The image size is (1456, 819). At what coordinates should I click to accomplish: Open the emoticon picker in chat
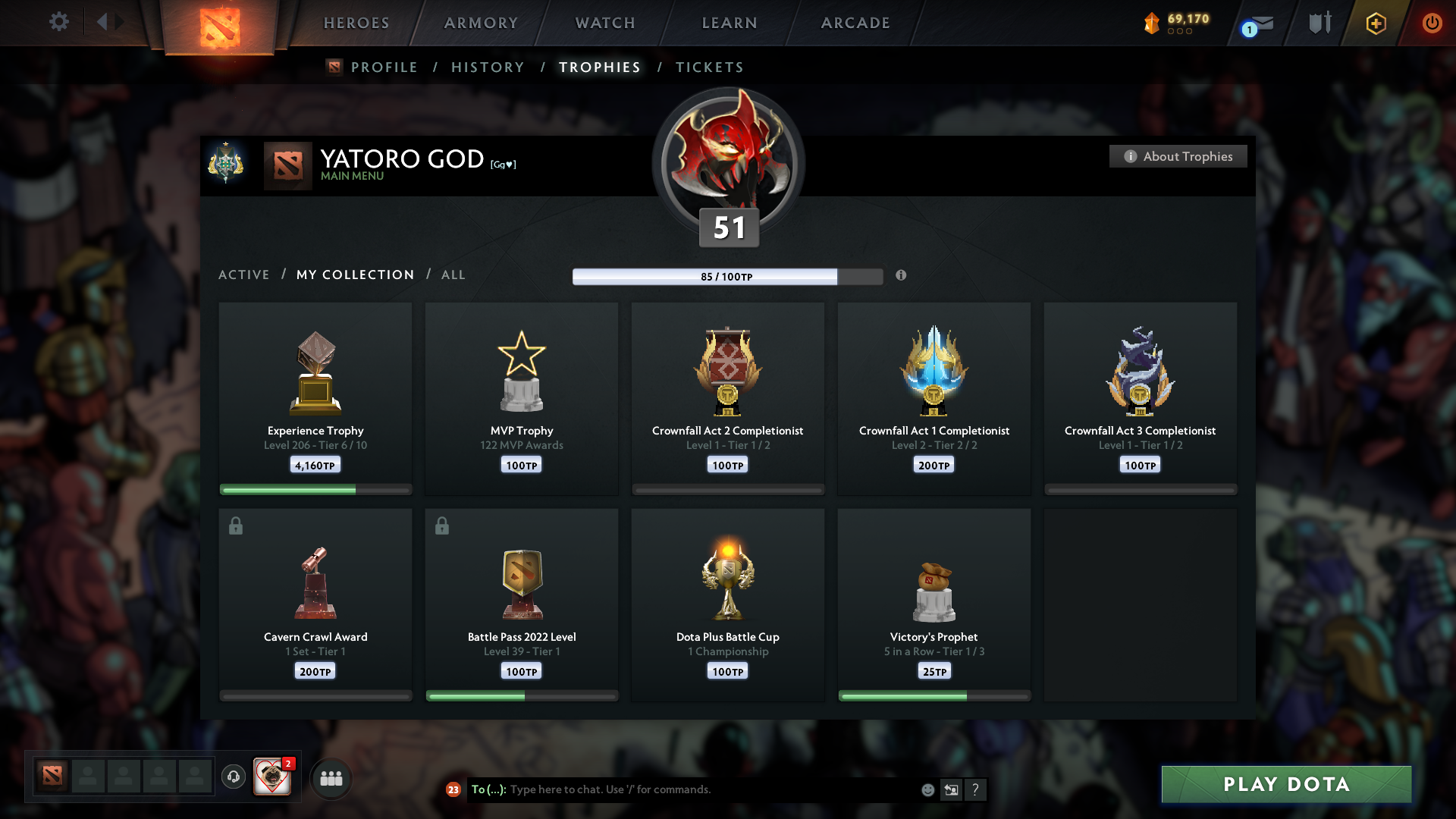point(927,789)
